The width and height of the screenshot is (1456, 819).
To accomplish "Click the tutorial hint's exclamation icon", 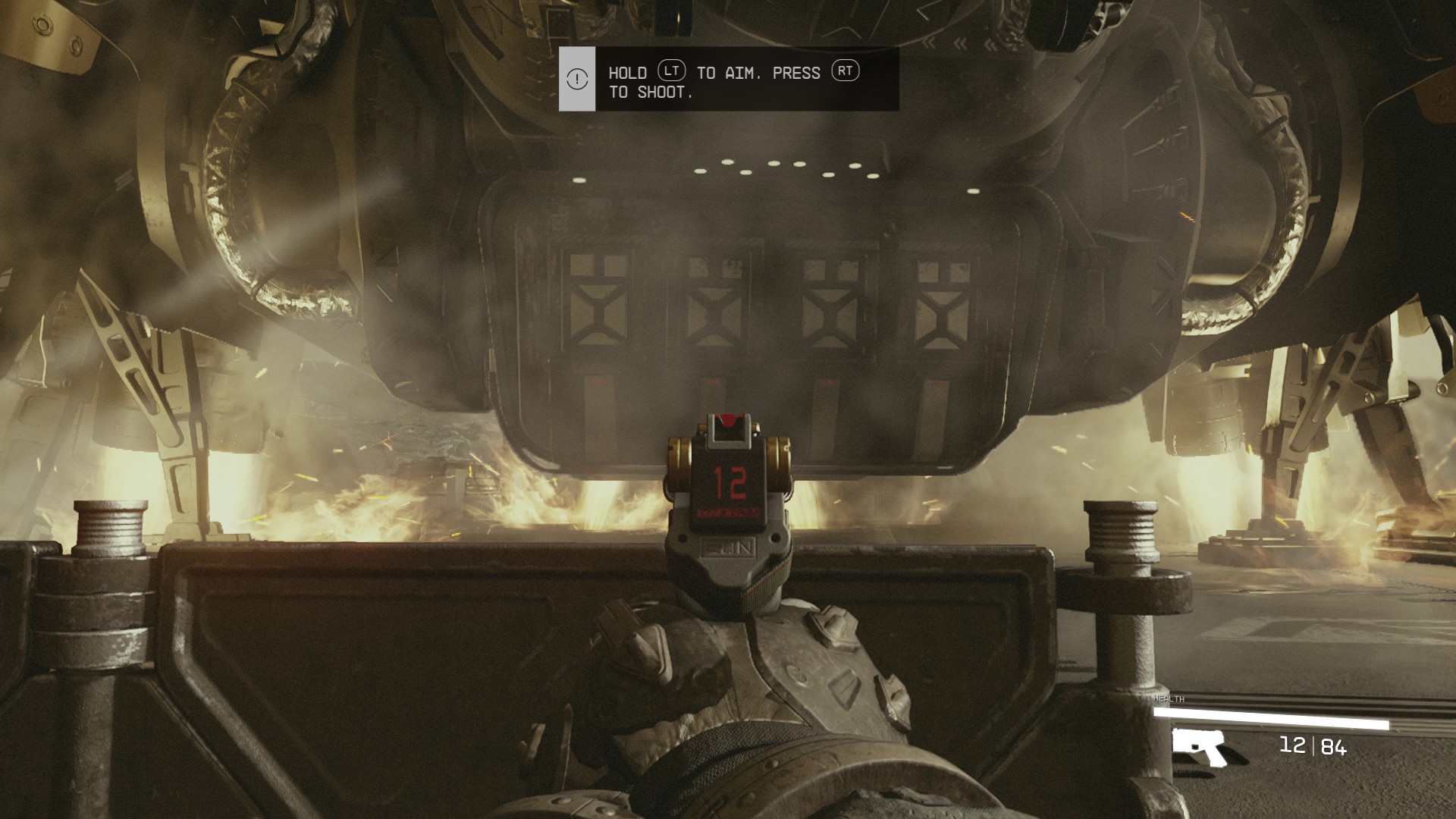I will [577, 79].
